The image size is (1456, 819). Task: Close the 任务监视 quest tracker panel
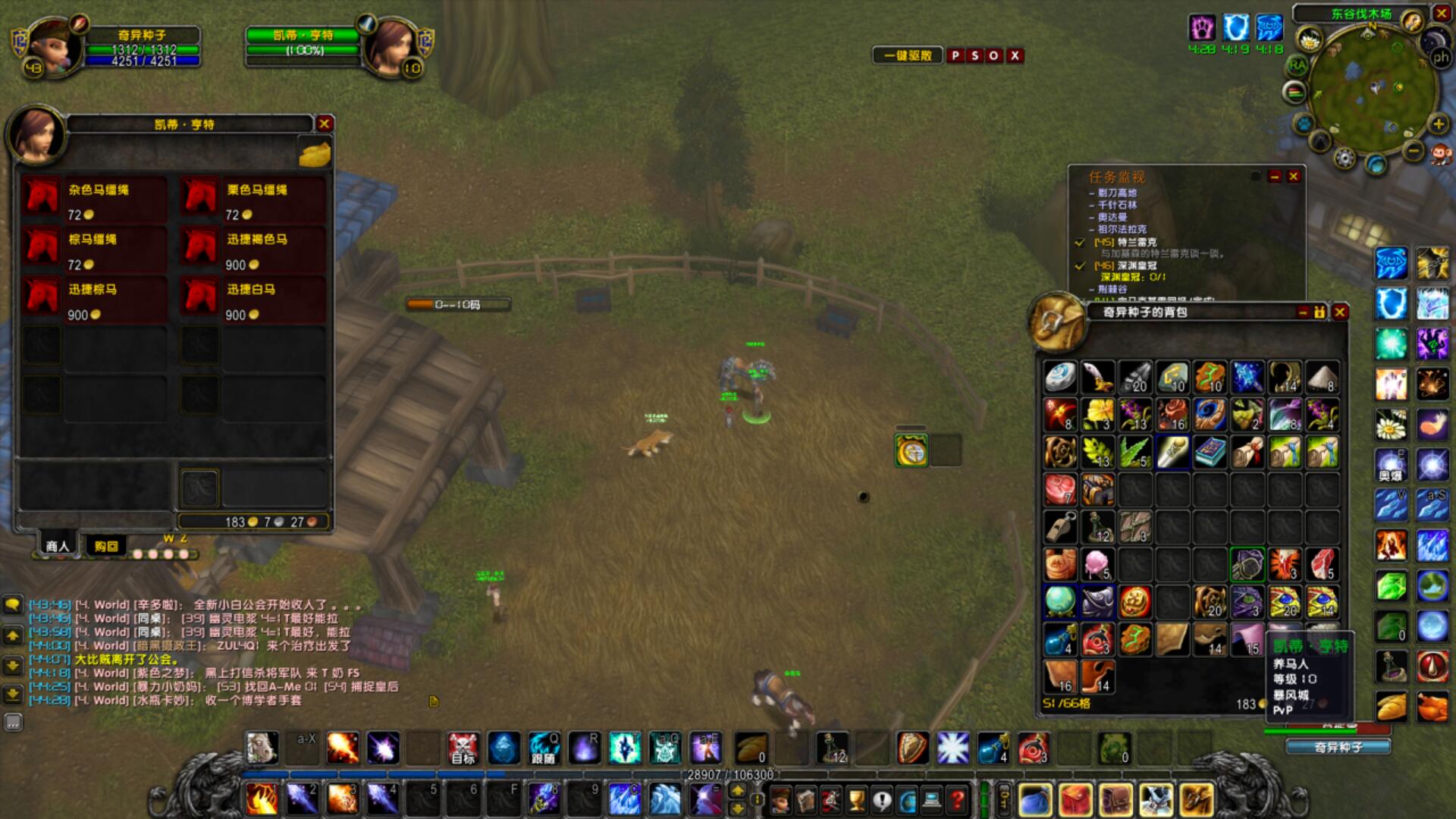[x=1294, y=177]
